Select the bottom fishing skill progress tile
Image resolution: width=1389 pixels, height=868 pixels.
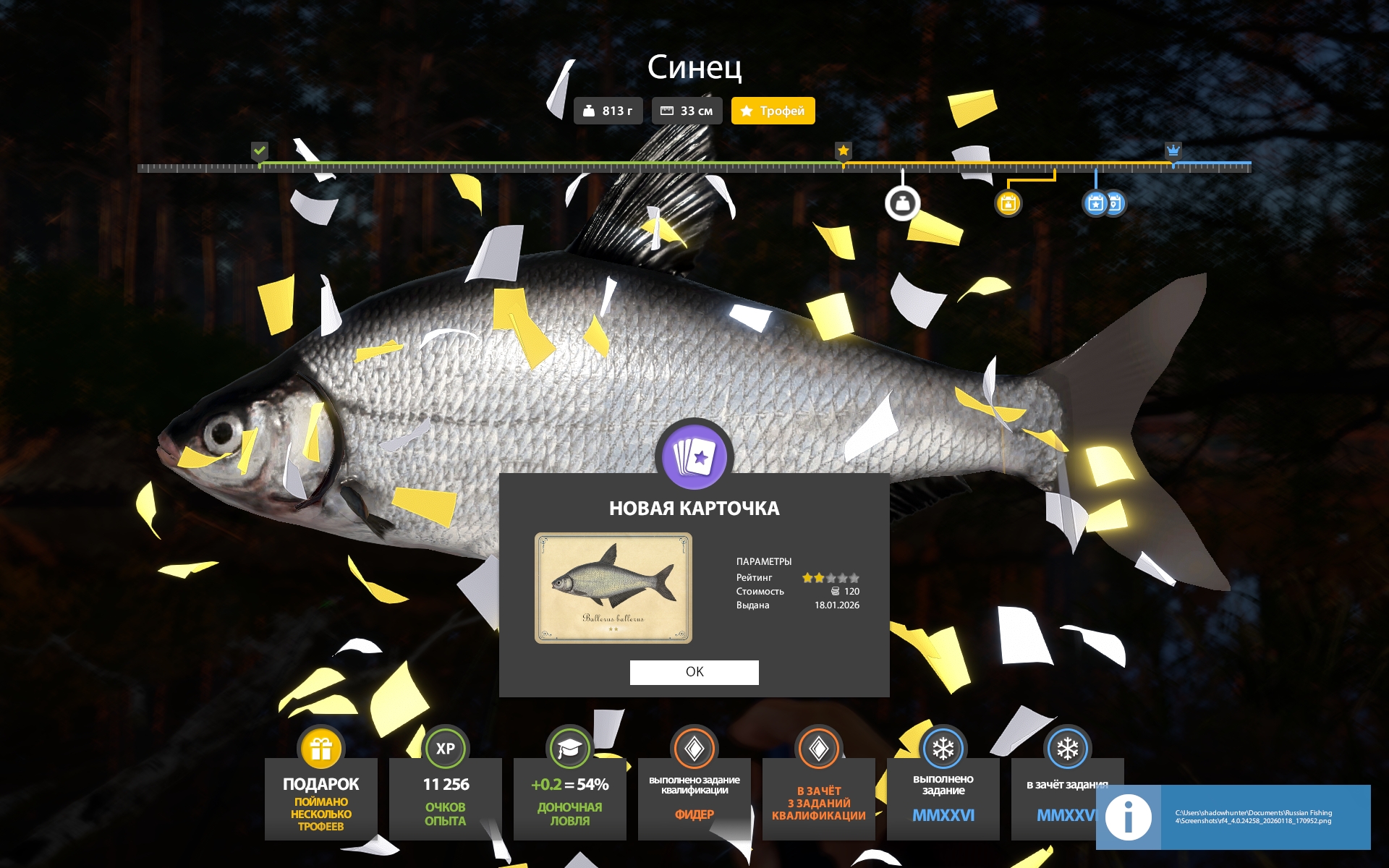click(569, 796)
